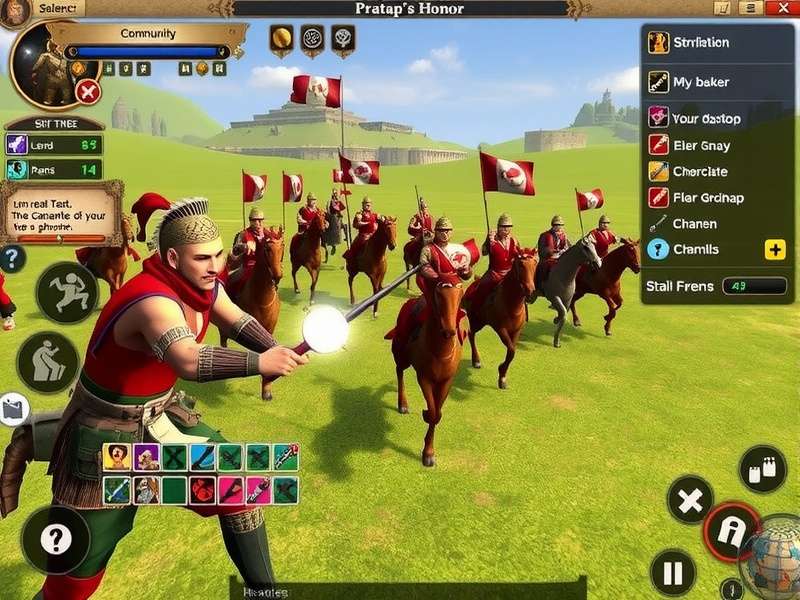The width and height of the screenshot is (800, 600).
Task: Click the red X on the portrait
Action: [x=88, y=93]
